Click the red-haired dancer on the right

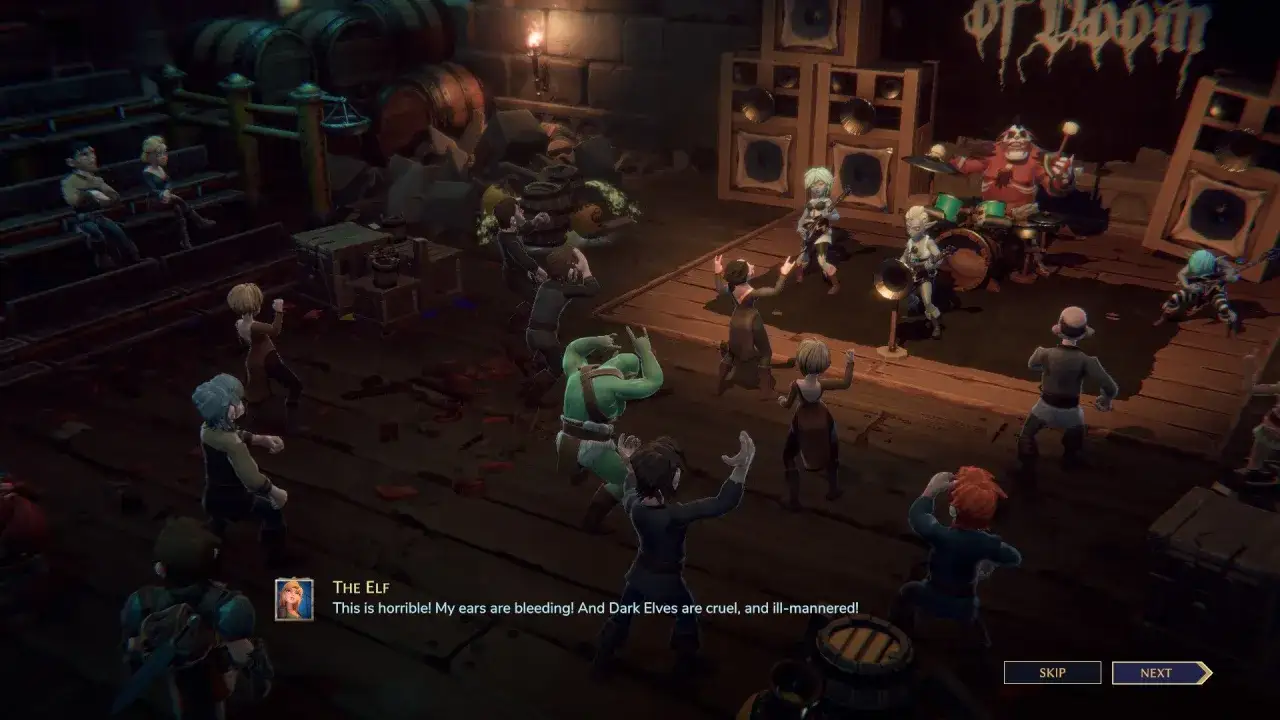(x=970, y=520)
